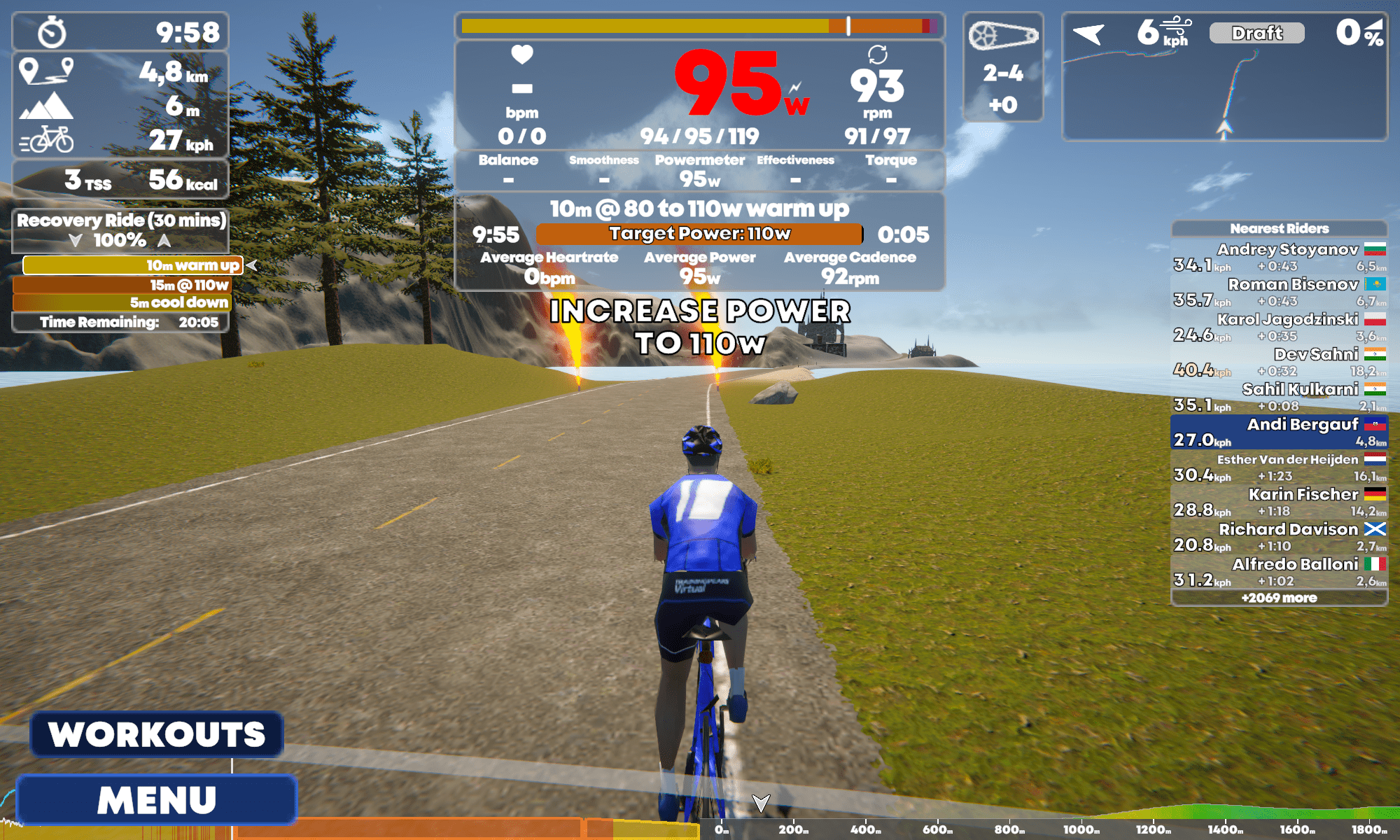
Task: Open the MENU button
Action: [156, 799]
